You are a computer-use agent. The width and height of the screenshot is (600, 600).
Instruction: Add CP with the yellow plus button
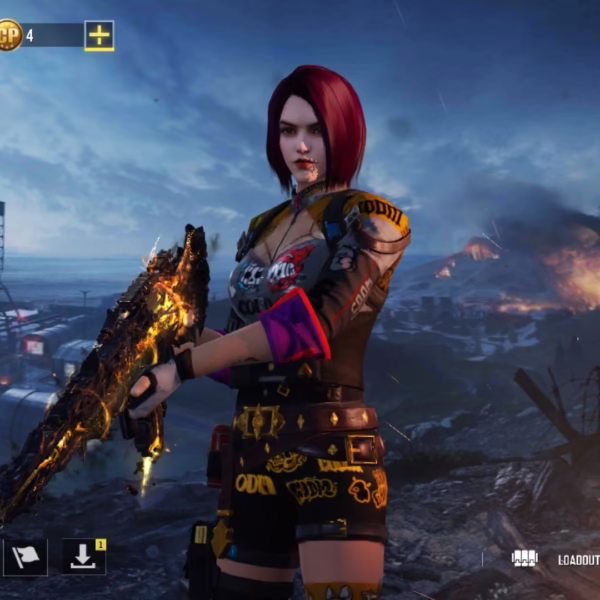click(99, 35)
